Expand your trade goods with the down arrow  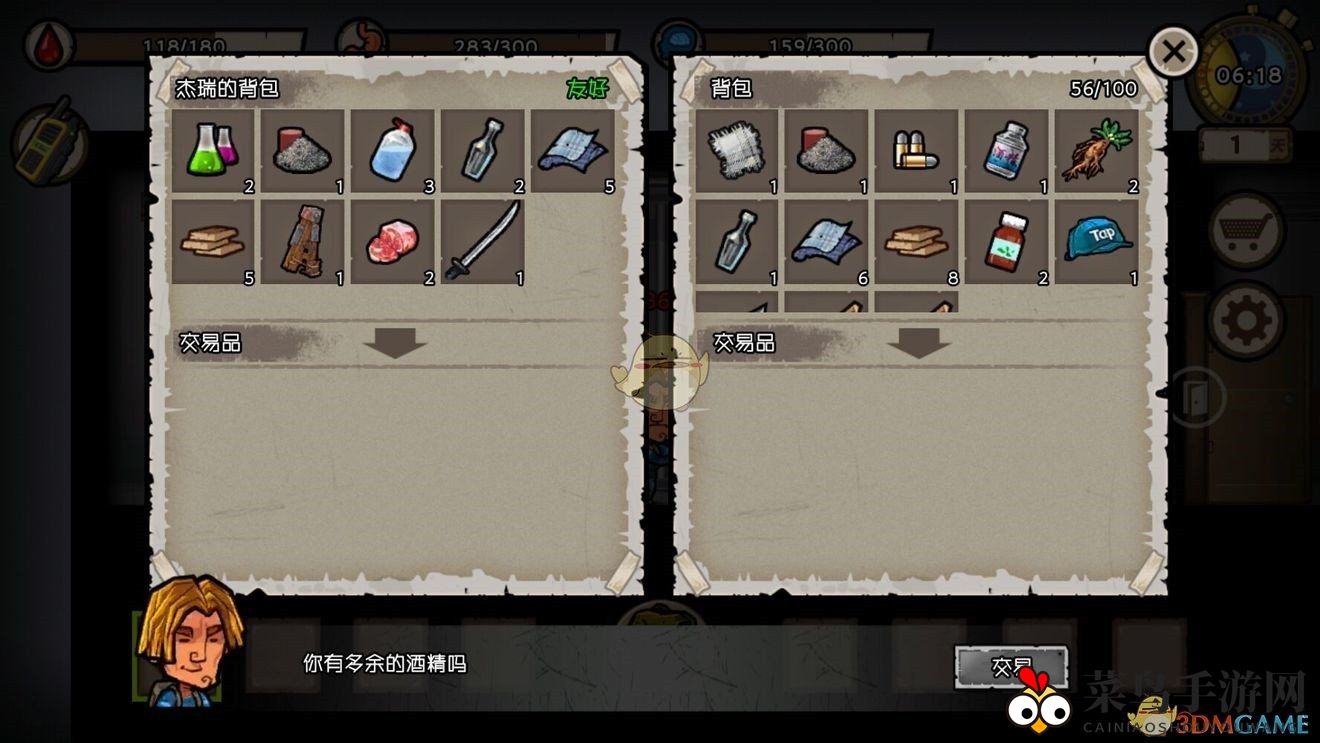919,344
